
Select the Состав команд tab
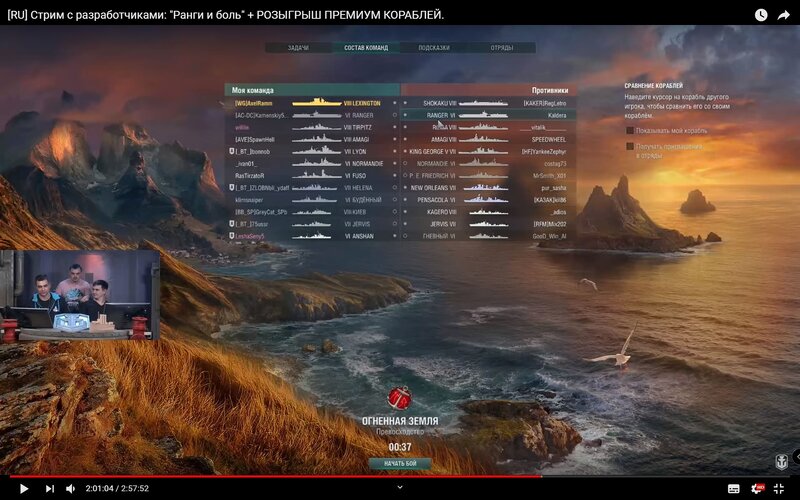366,48
